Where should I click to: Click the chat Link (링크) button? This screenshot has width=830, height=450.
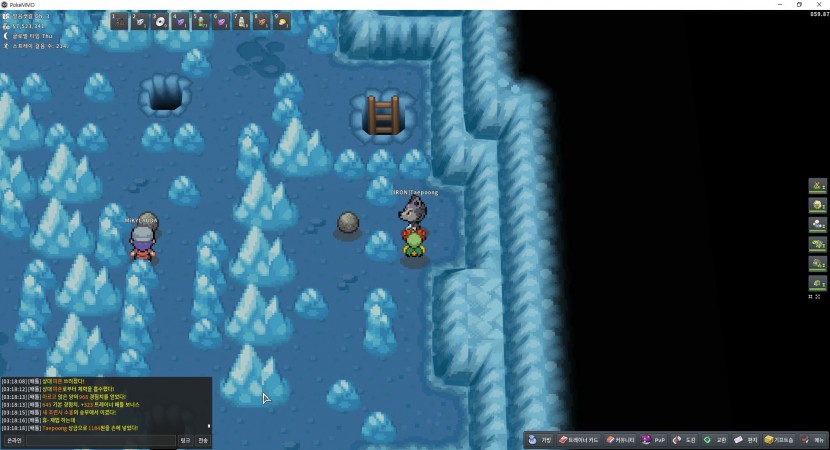click(185, 440)
